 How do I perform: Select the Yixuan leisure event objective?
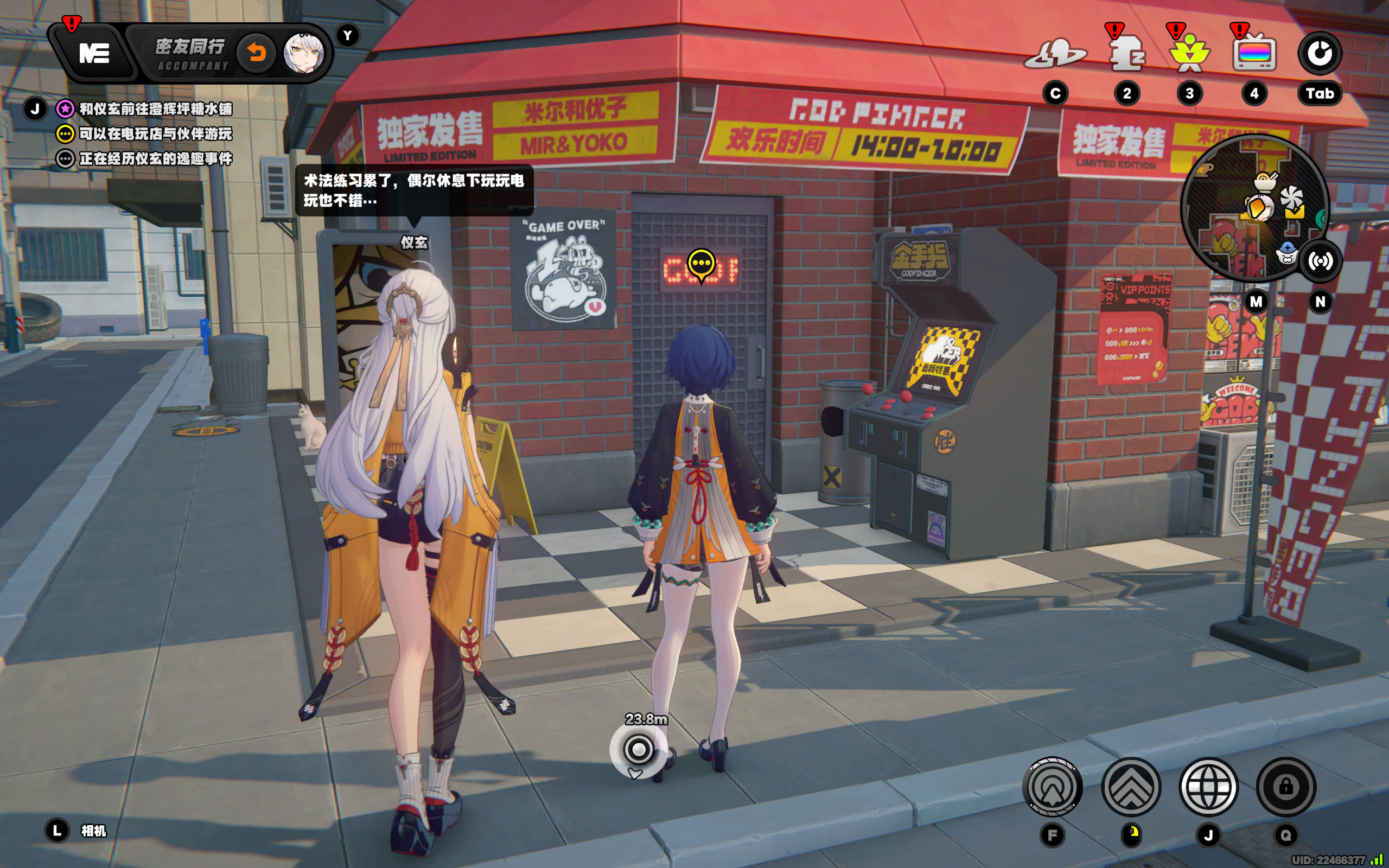[x=155, y=158]
